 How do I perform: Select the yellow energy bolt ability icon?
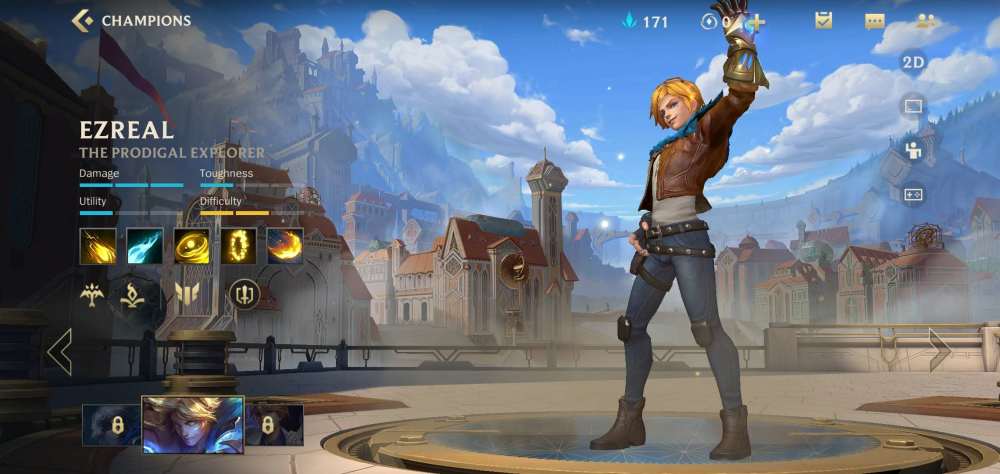98,246
